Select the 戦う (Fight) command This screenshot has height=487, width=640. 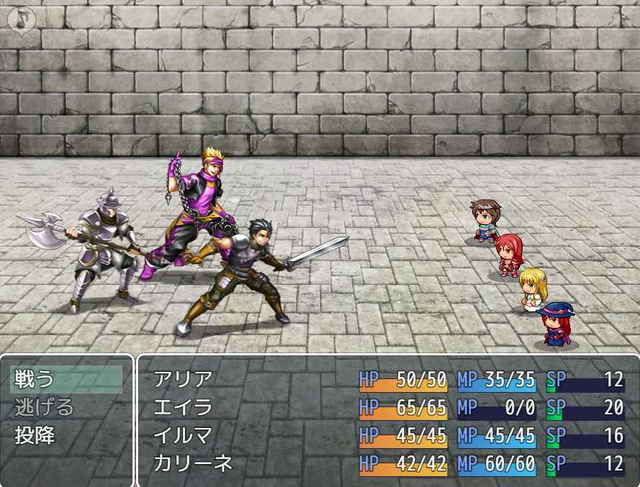coord(66,379)
